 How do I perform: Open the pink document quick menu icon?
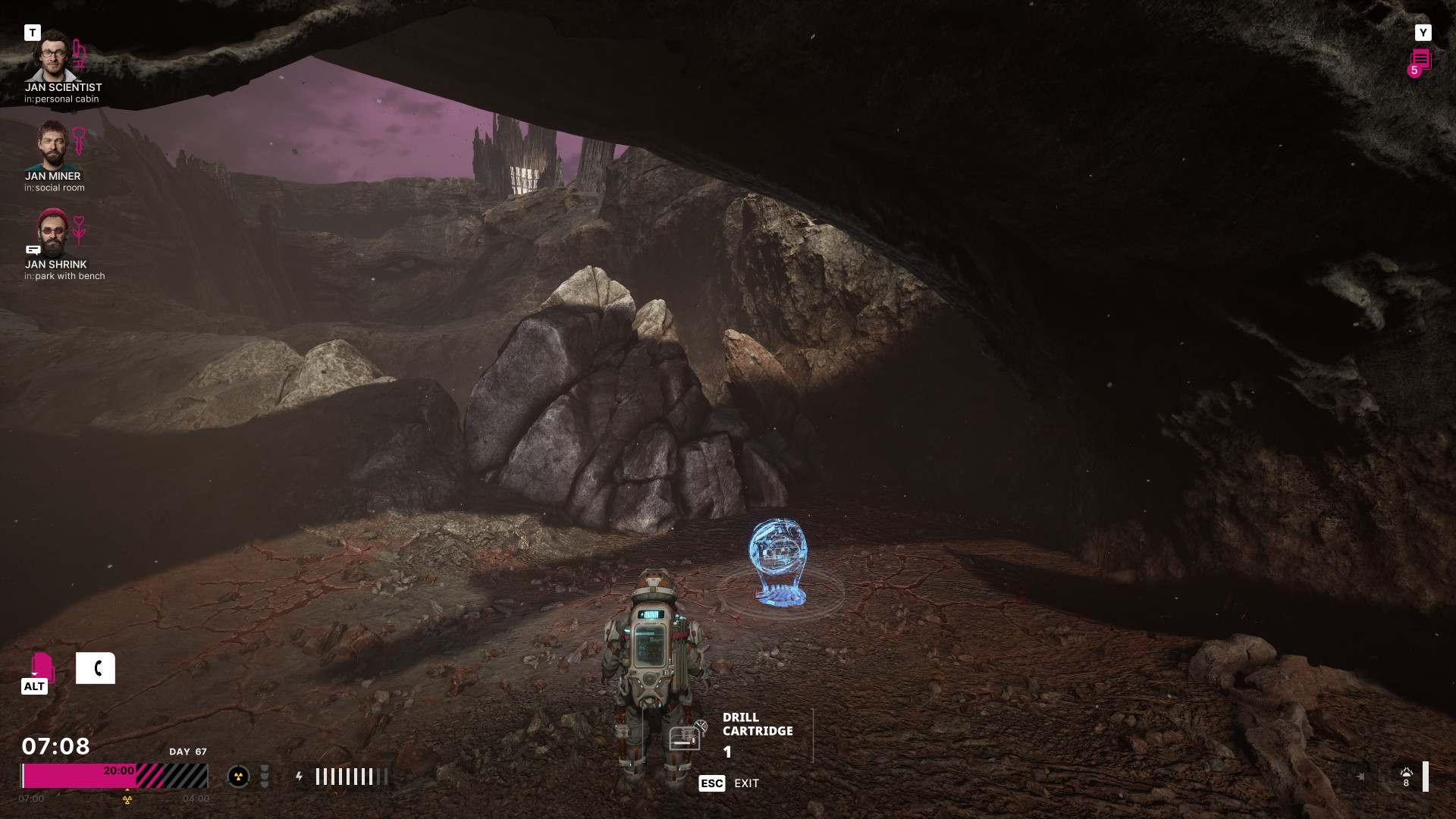[42, 667]
